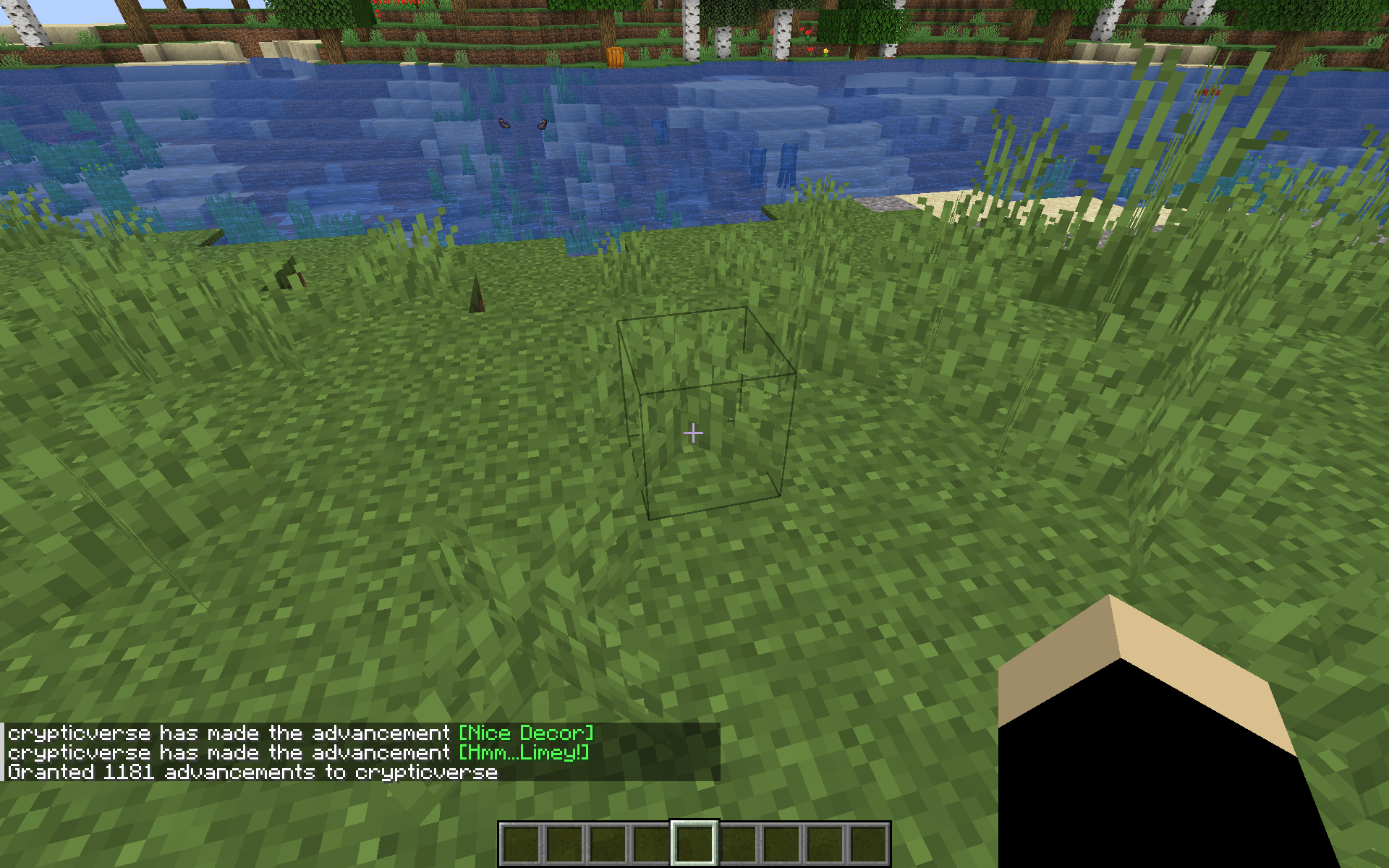
Task: Select the ninth hotbar slot
Action: (x=868, y=843)
